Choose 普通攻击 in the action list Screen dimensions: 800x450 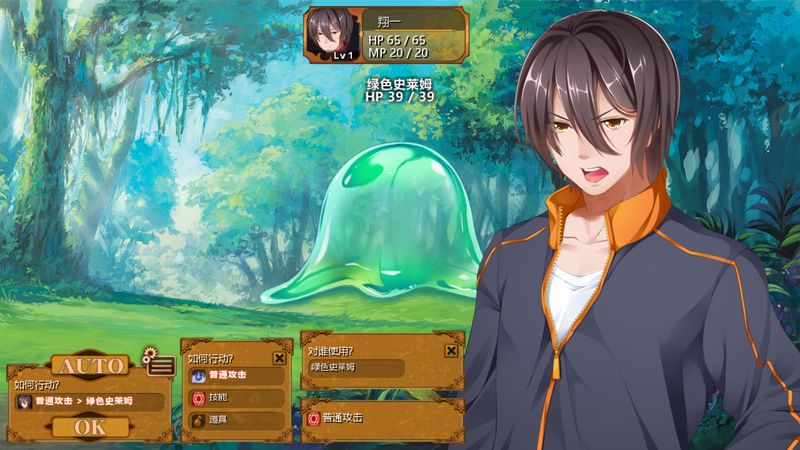tap(236, 375)
